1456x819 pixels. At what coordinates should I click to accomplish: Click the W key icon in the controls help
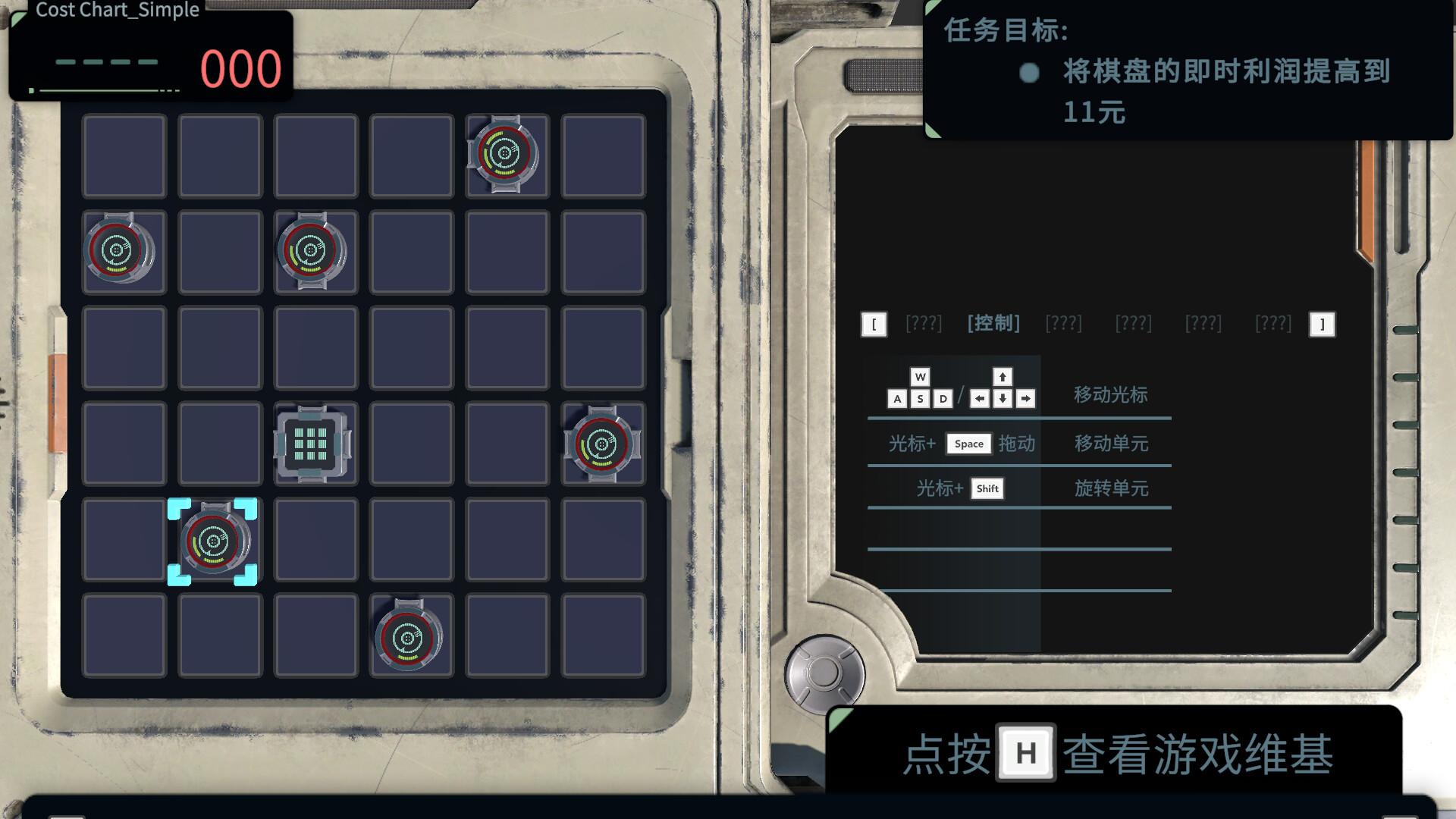pyautogui.click(x=920, y=376)
